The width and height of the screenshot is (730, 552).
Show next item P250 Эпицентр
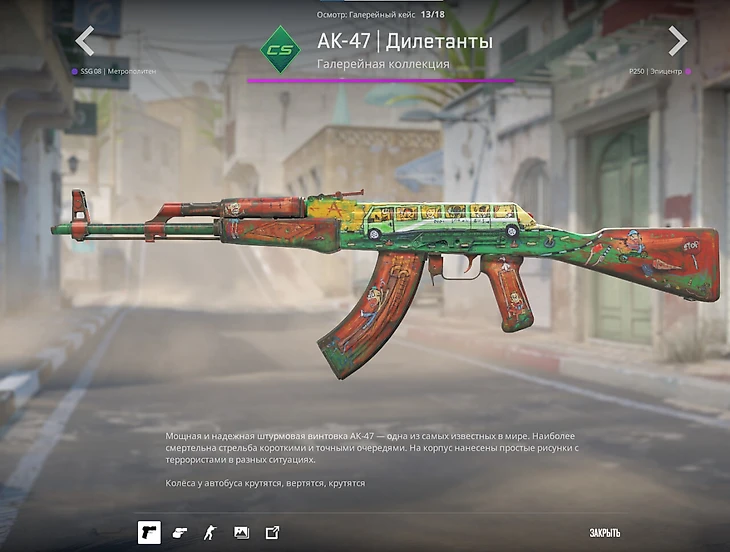pos(677,42)
